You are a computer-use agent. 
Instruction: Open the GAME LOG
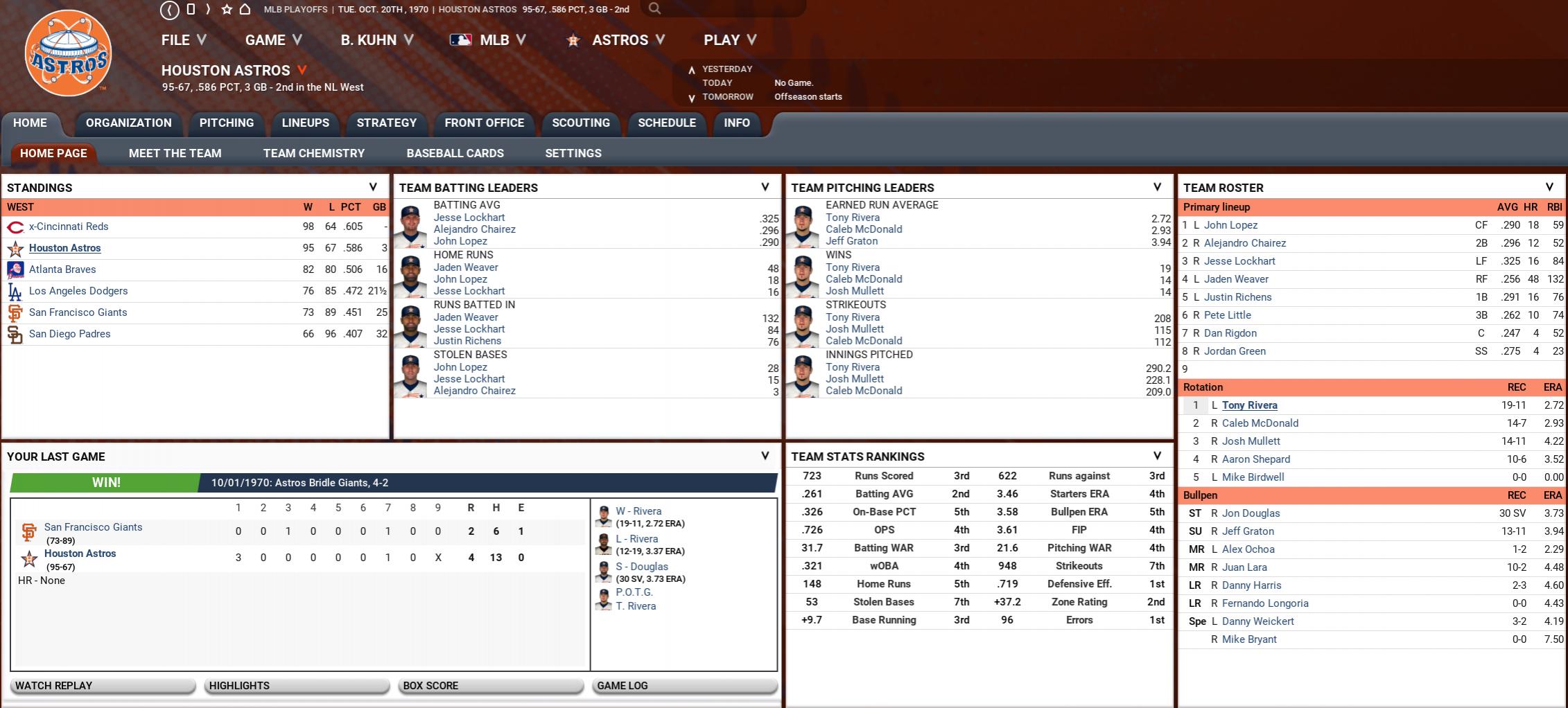pos(684,686)
